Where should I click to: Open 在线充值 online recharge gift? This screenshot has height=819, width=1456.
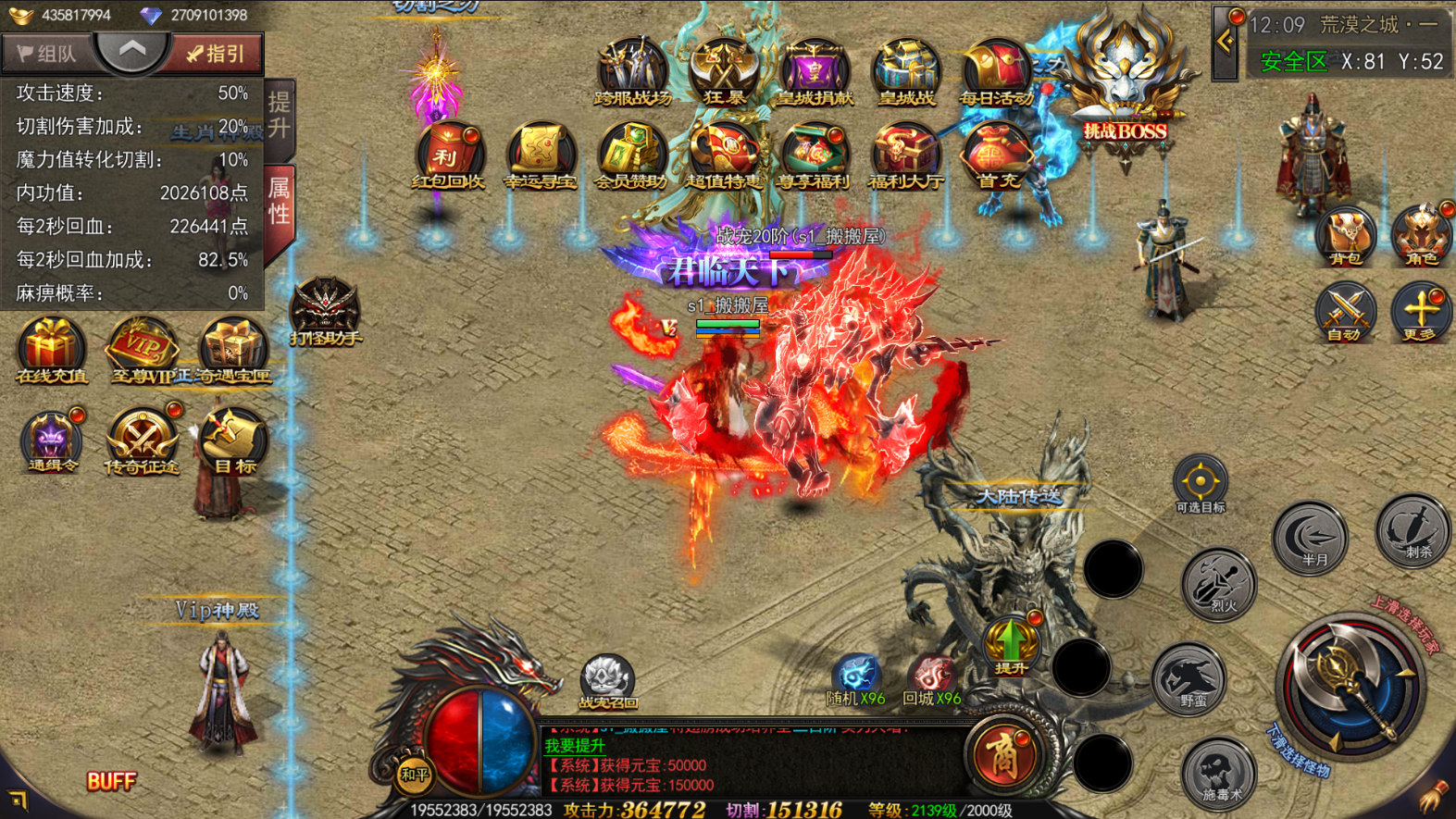[52, 348]
